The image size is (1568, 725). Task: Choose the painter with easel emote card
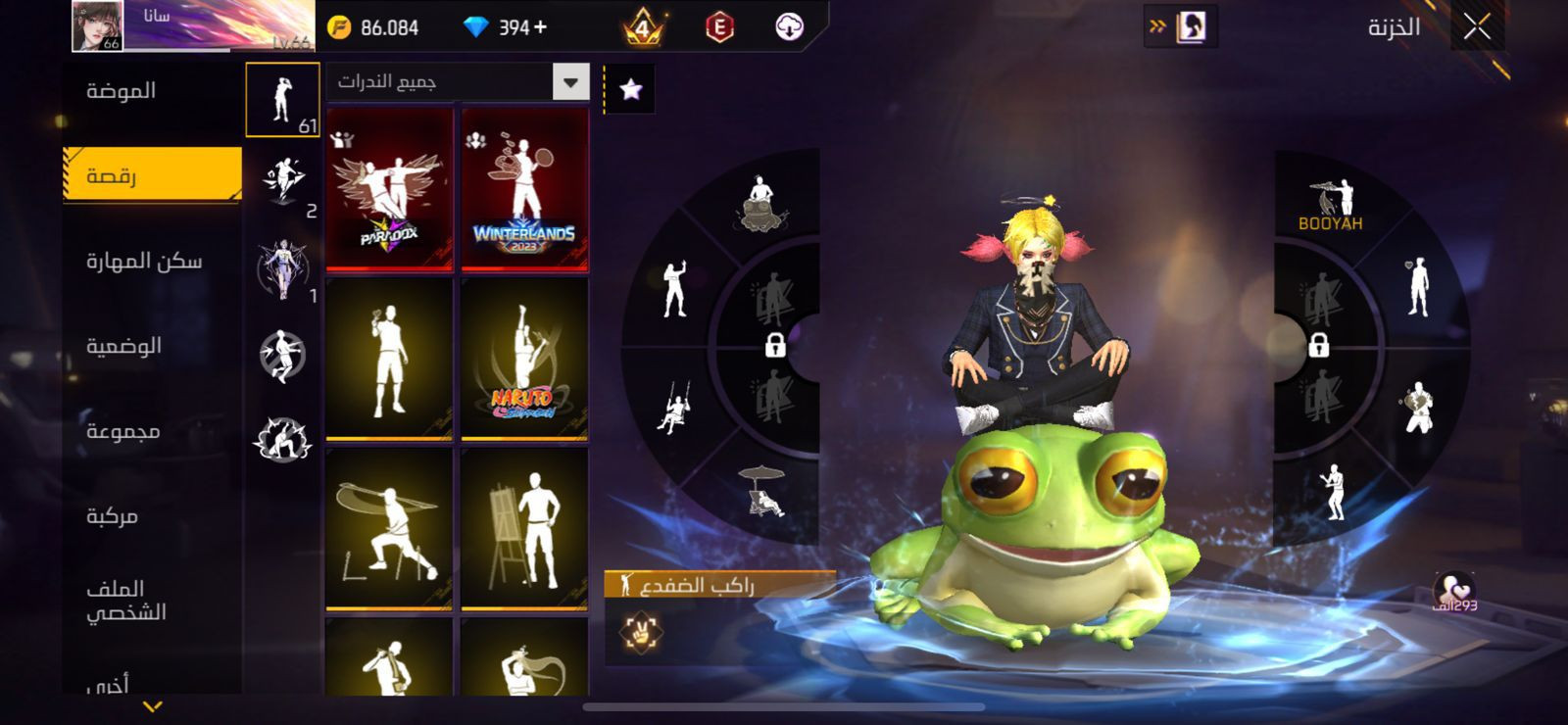[x=524, y=529]
